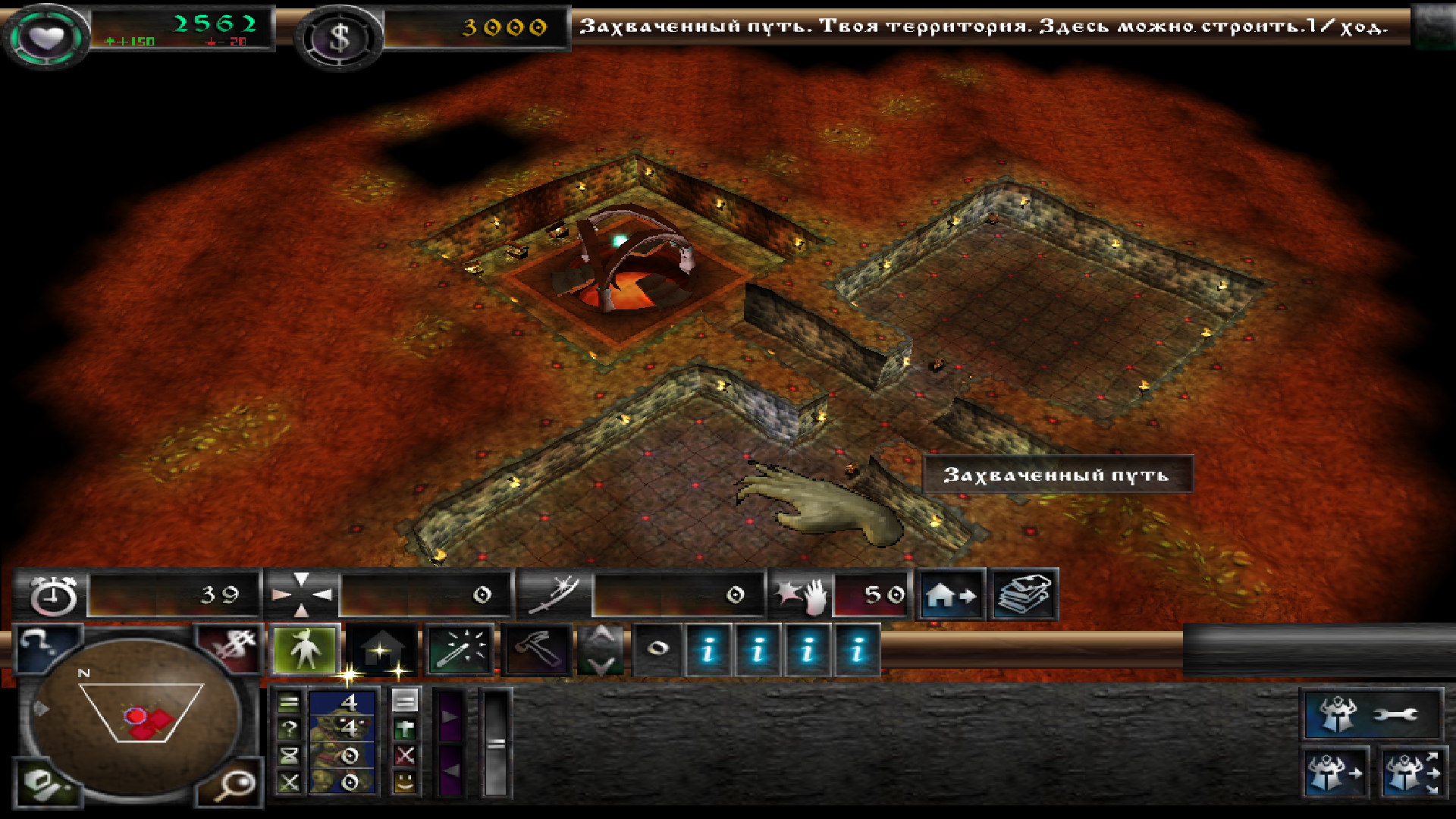Image resolution: width=1456 pixels, height=819 pixels.
Task: Click the vertical slider handle
Action: (496, 744)
